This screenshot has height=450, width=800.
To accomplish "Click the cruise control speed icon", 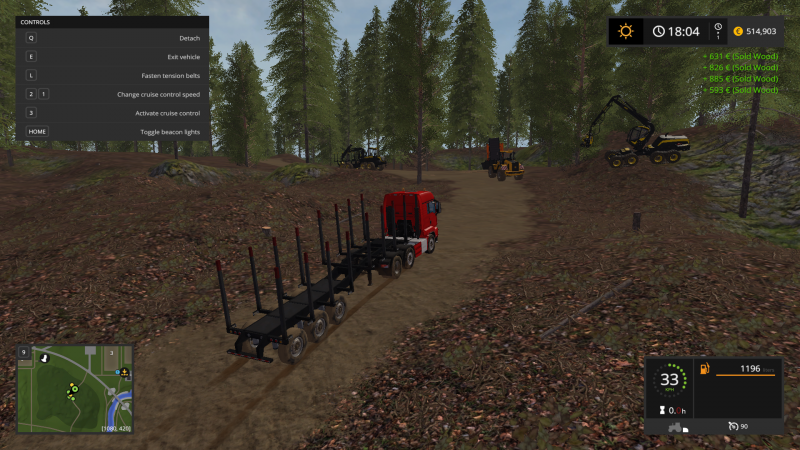I will tap(733, 427).
